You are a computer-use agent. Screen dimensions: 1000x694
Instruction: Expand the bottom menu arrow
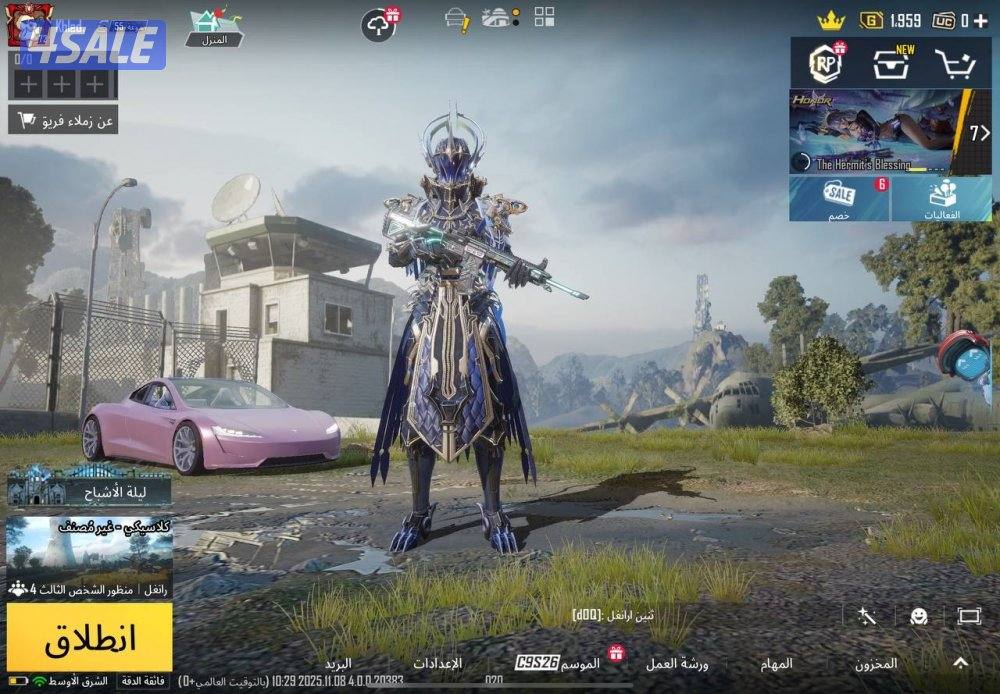point(960,662)
